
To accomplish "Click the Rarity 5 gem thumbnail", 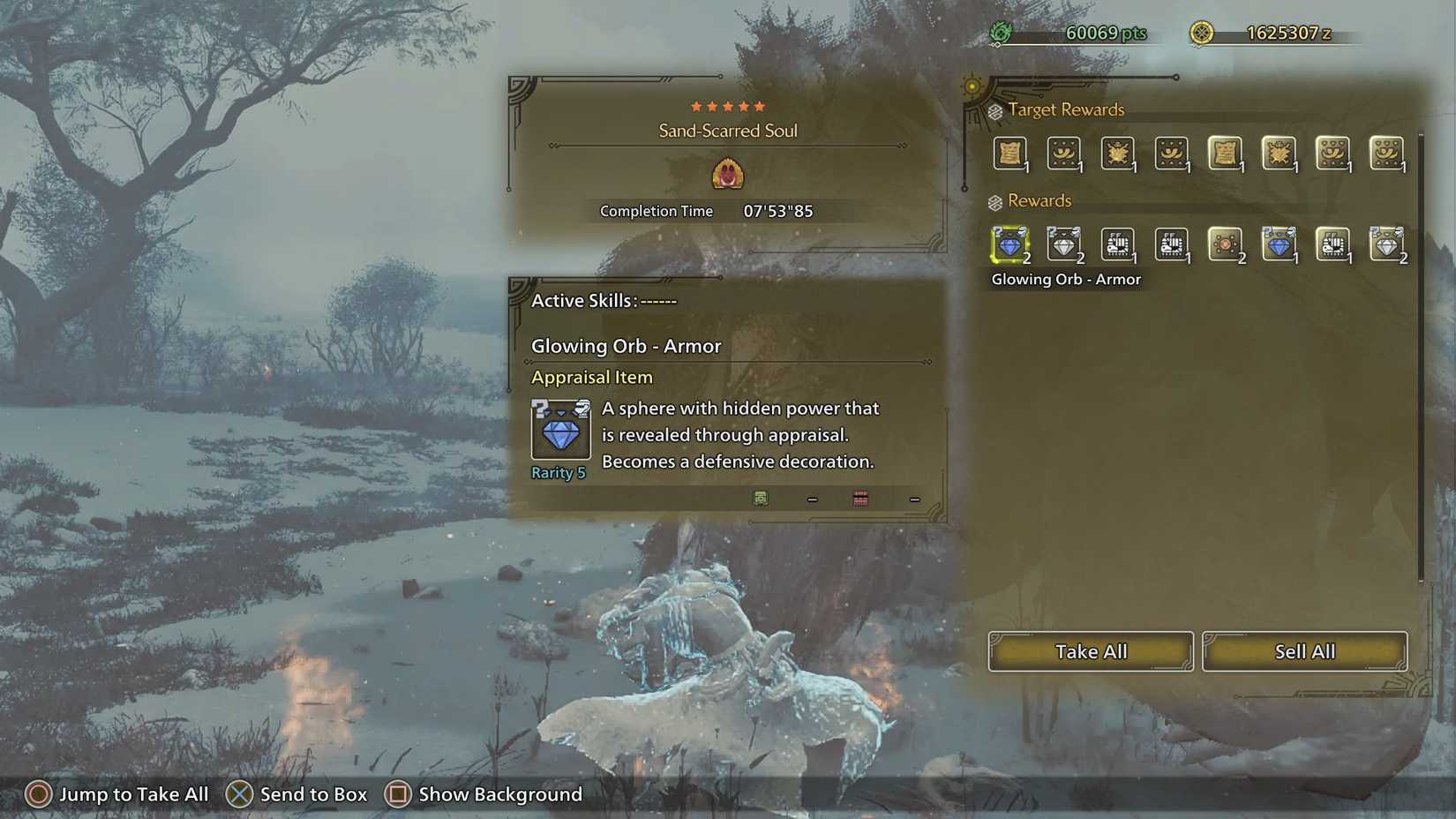I will (559, 432).
